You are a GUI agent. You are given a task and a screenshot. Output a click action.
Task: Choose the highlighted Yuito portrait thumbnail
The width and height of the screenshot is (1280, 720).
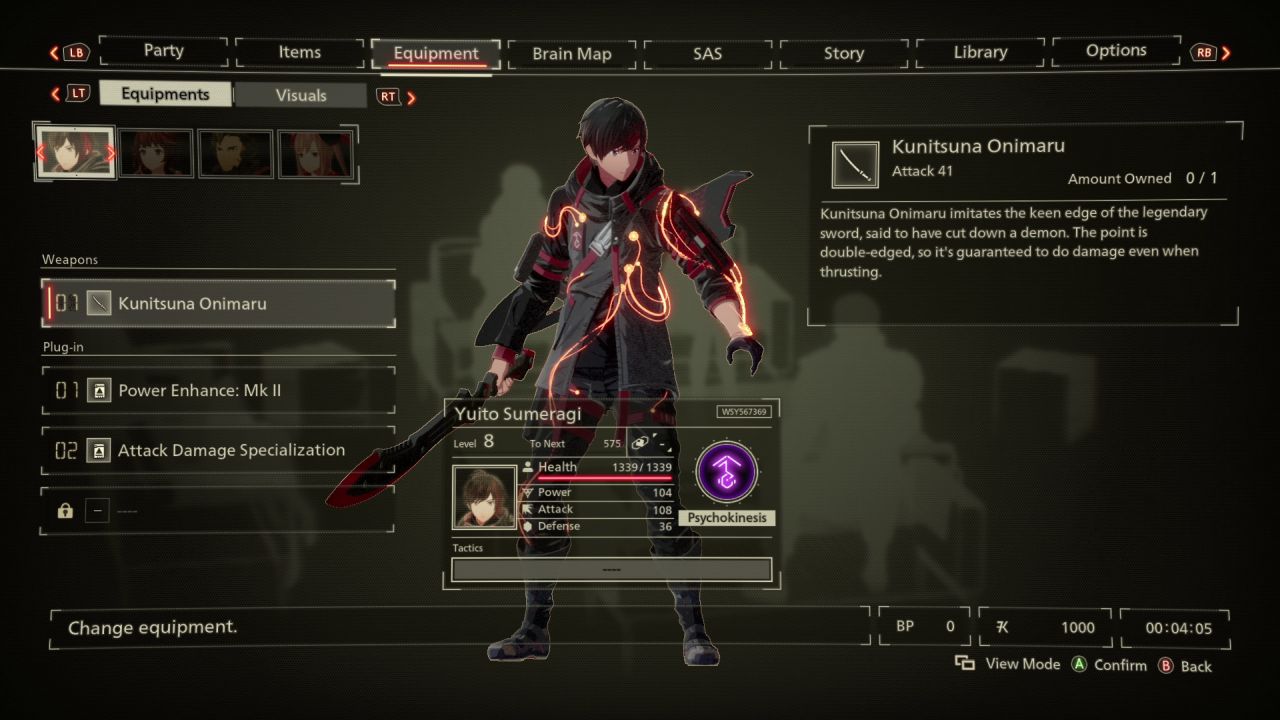76,153
